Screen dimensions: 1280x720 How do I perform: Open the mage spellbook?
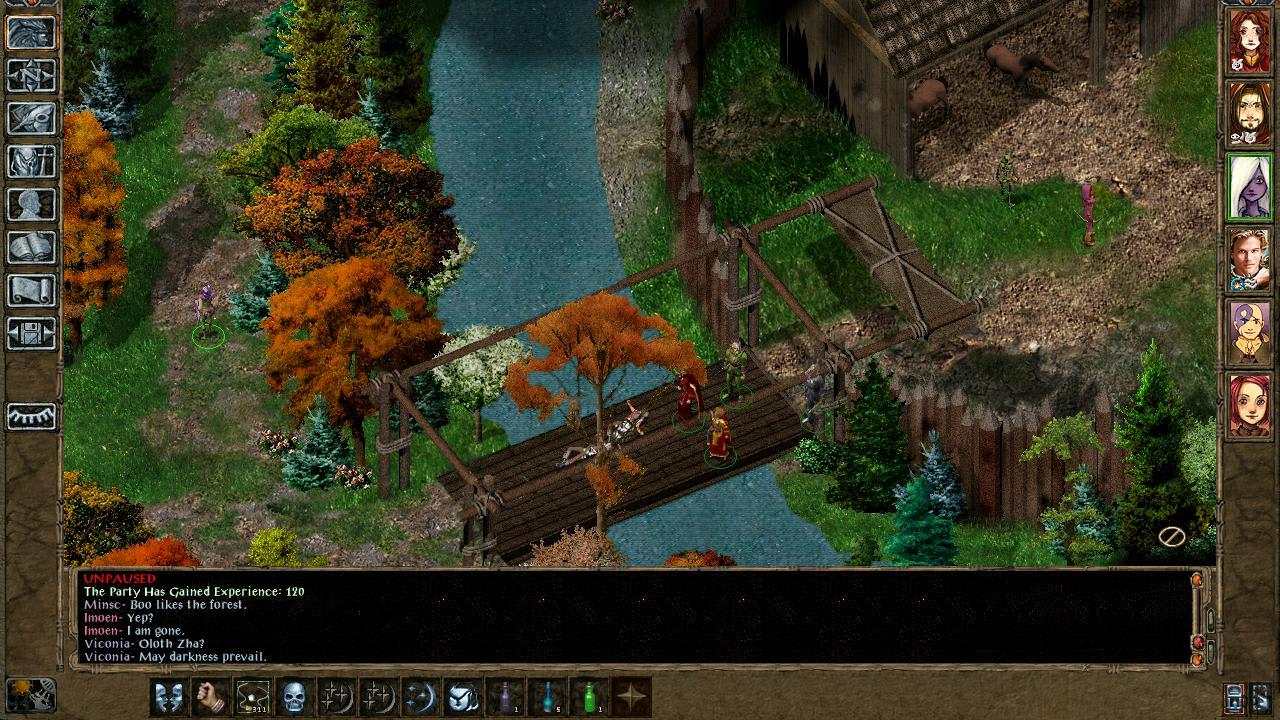[31, 248]
